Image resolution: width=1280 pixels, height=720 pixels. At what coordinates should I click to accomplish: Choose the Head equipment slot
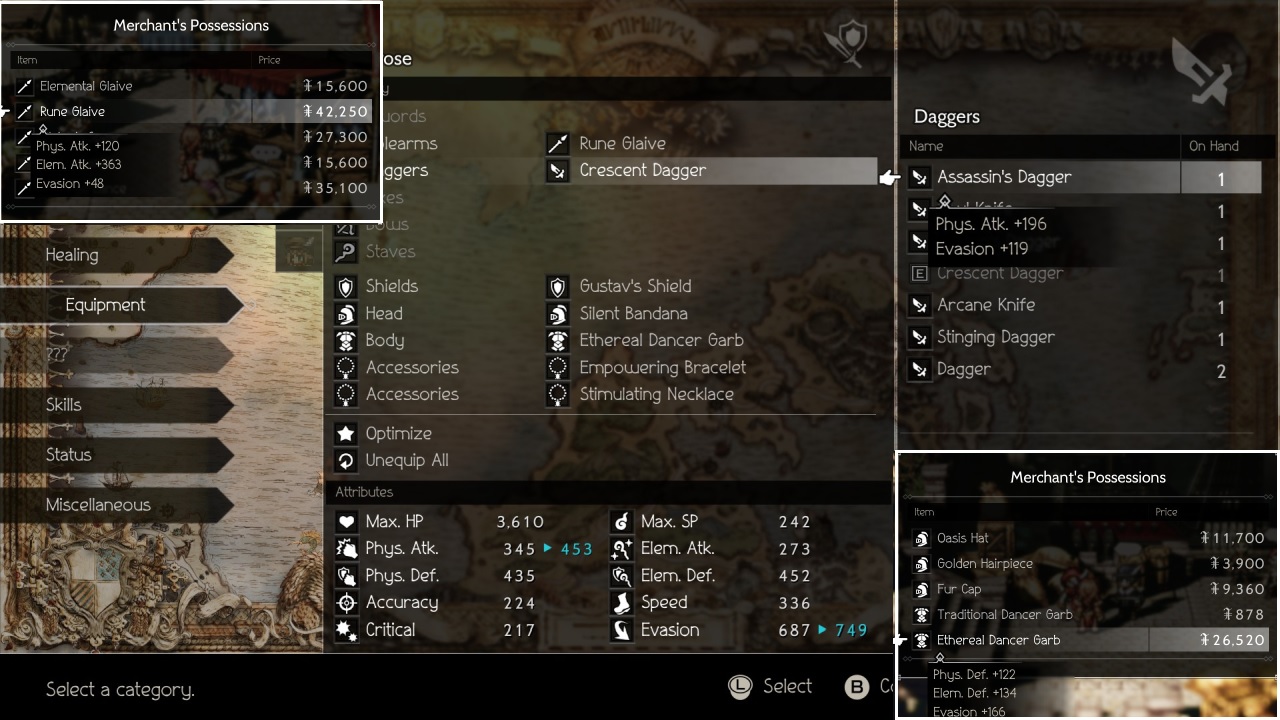point(384,314)
